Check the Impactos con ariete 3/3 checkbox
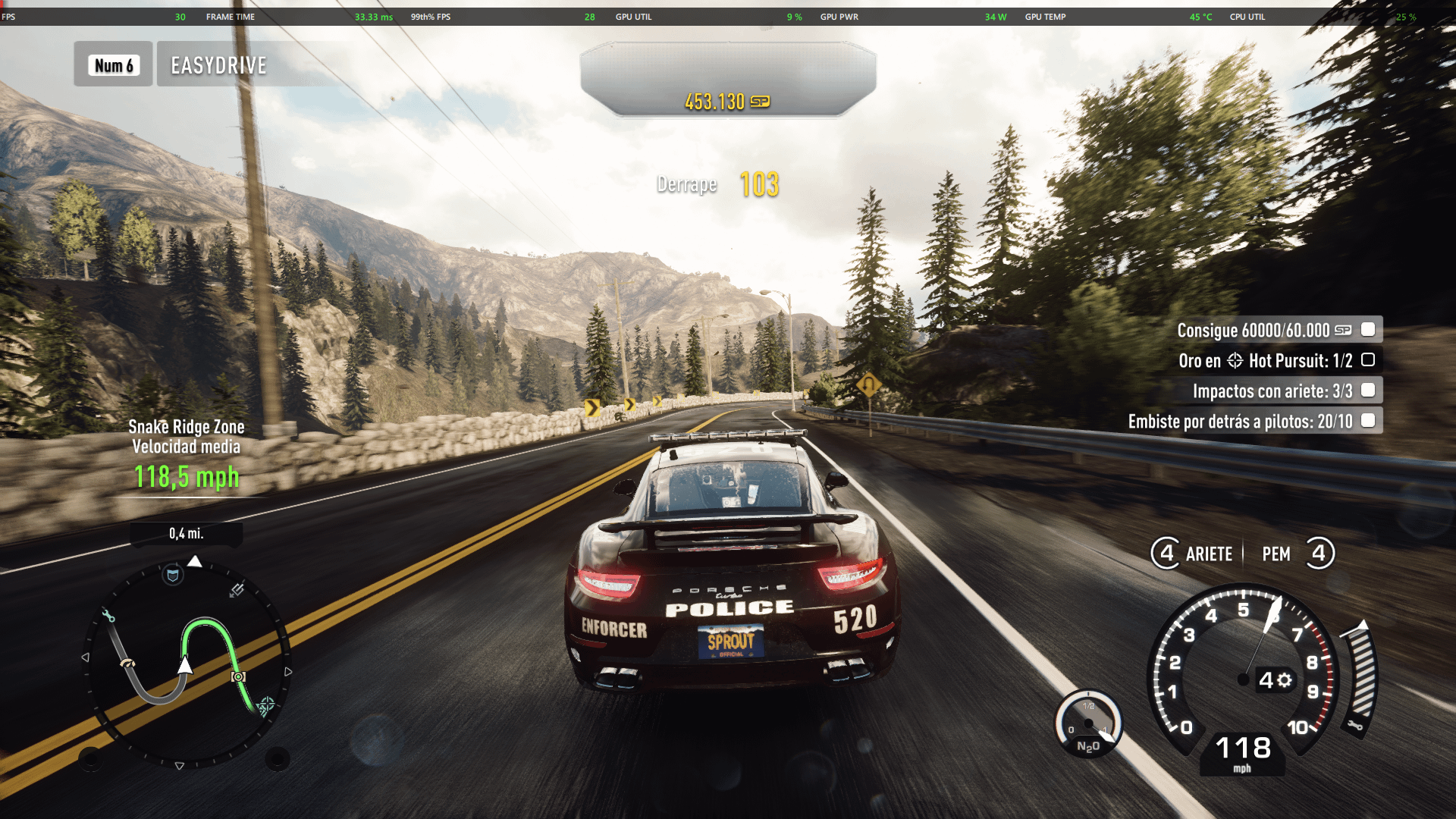 (x=1368, y=391)
